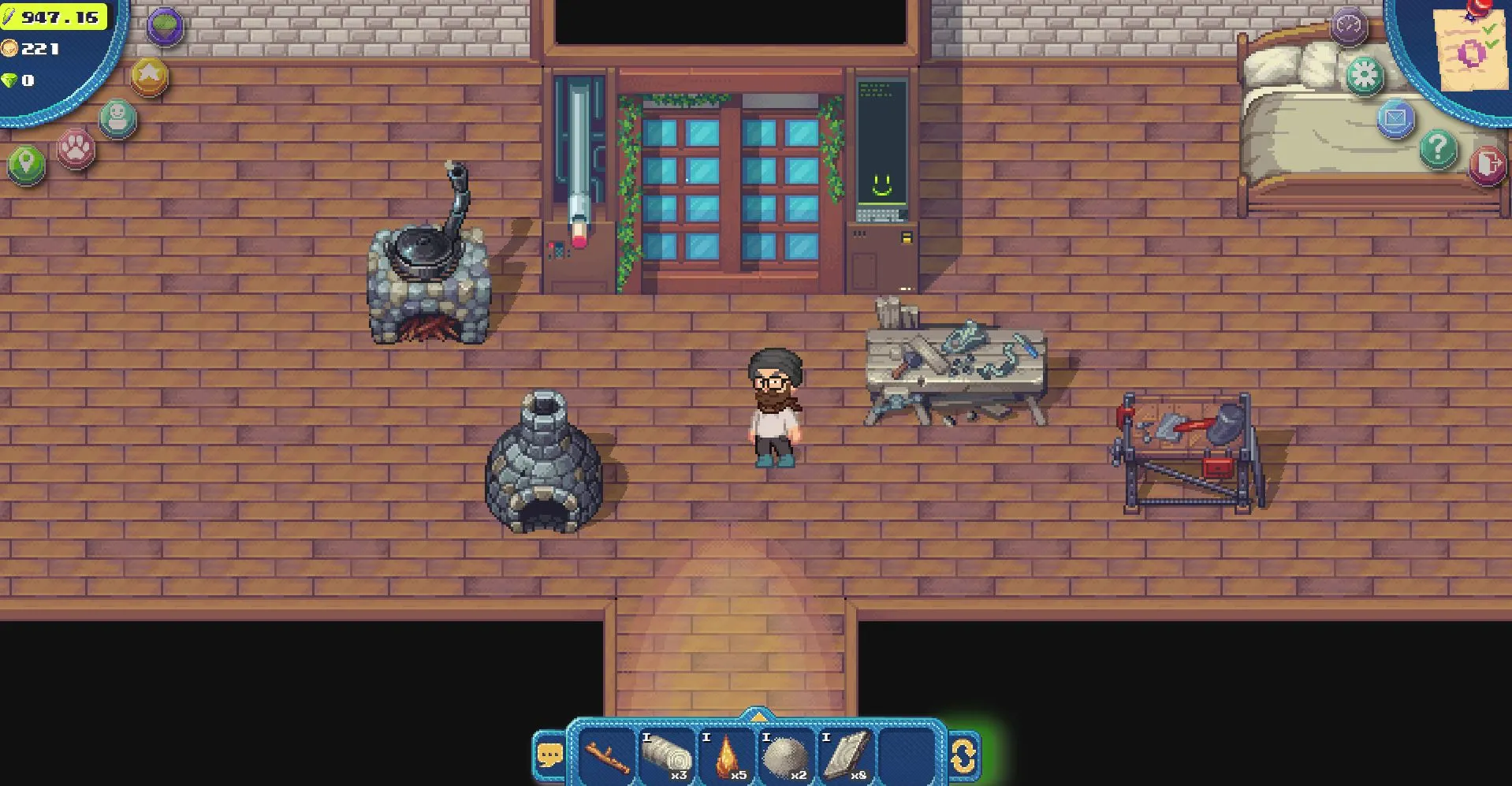Click the yellow cycle arrows beside the hotbar

click(963, 757)
